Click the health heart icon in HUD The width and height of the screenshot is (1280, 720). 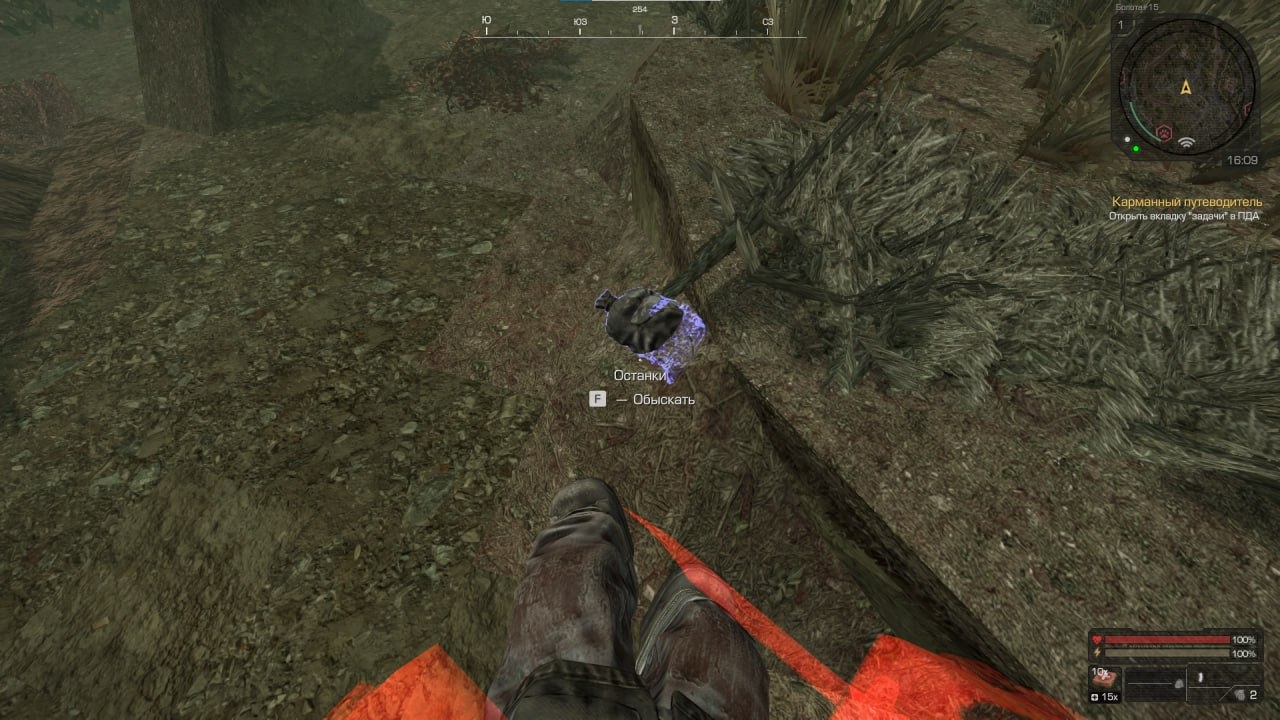[1097, 639]
